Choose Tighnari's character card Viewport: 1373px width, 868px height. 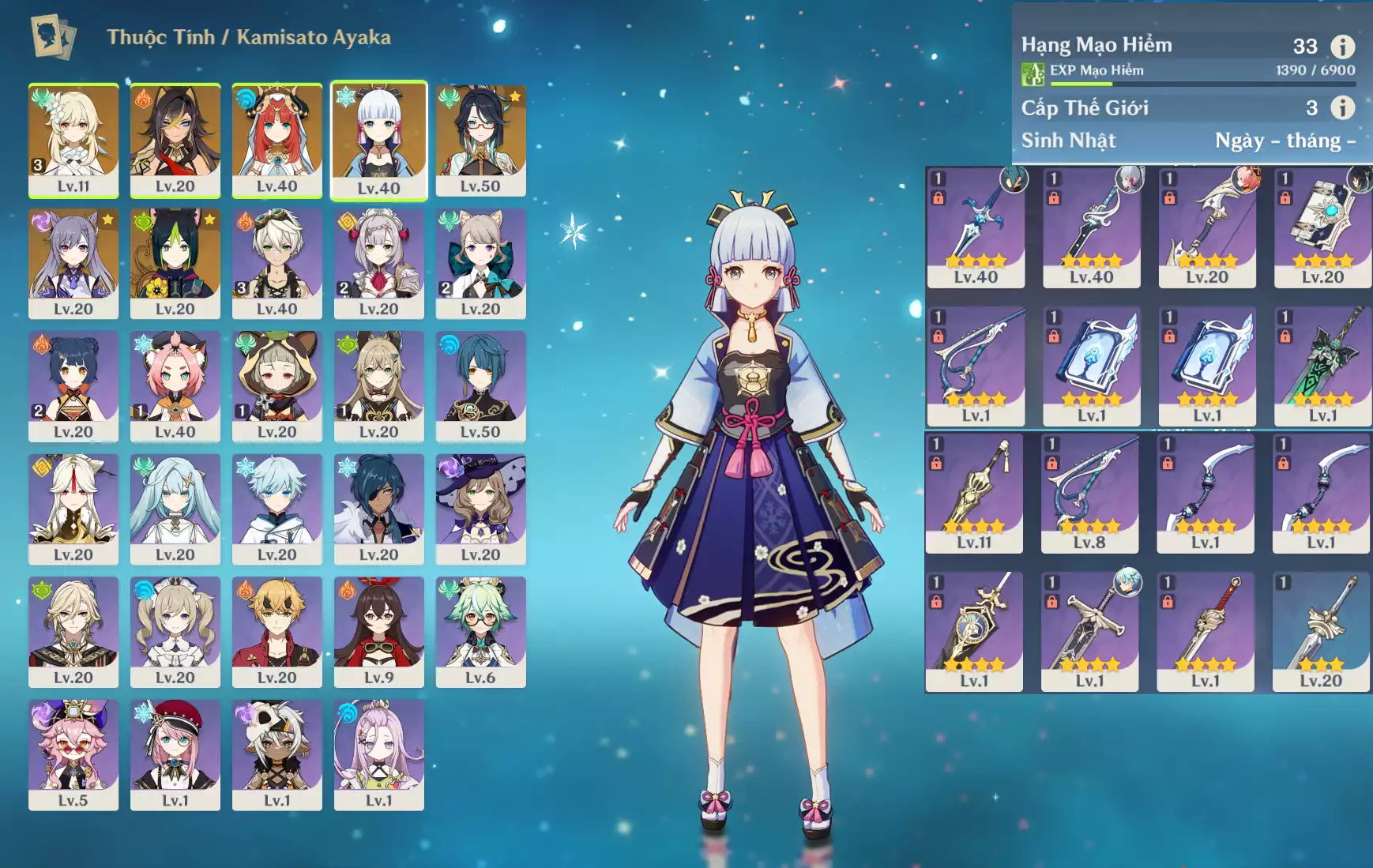coord(175,263)
